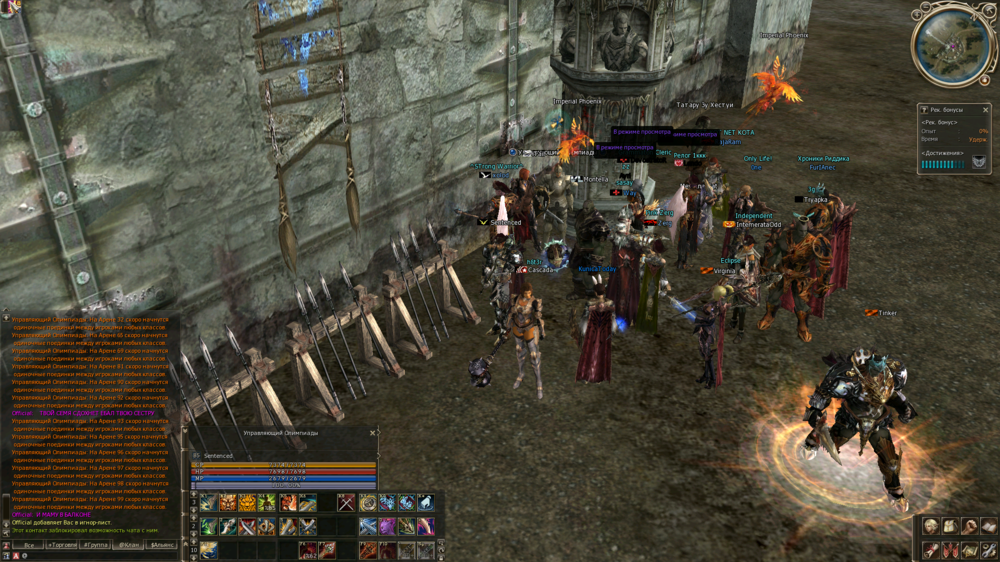Open the inventory backpack icon
The height and width of the screenshot is (562, 1000).
click(x=950, y=527)
